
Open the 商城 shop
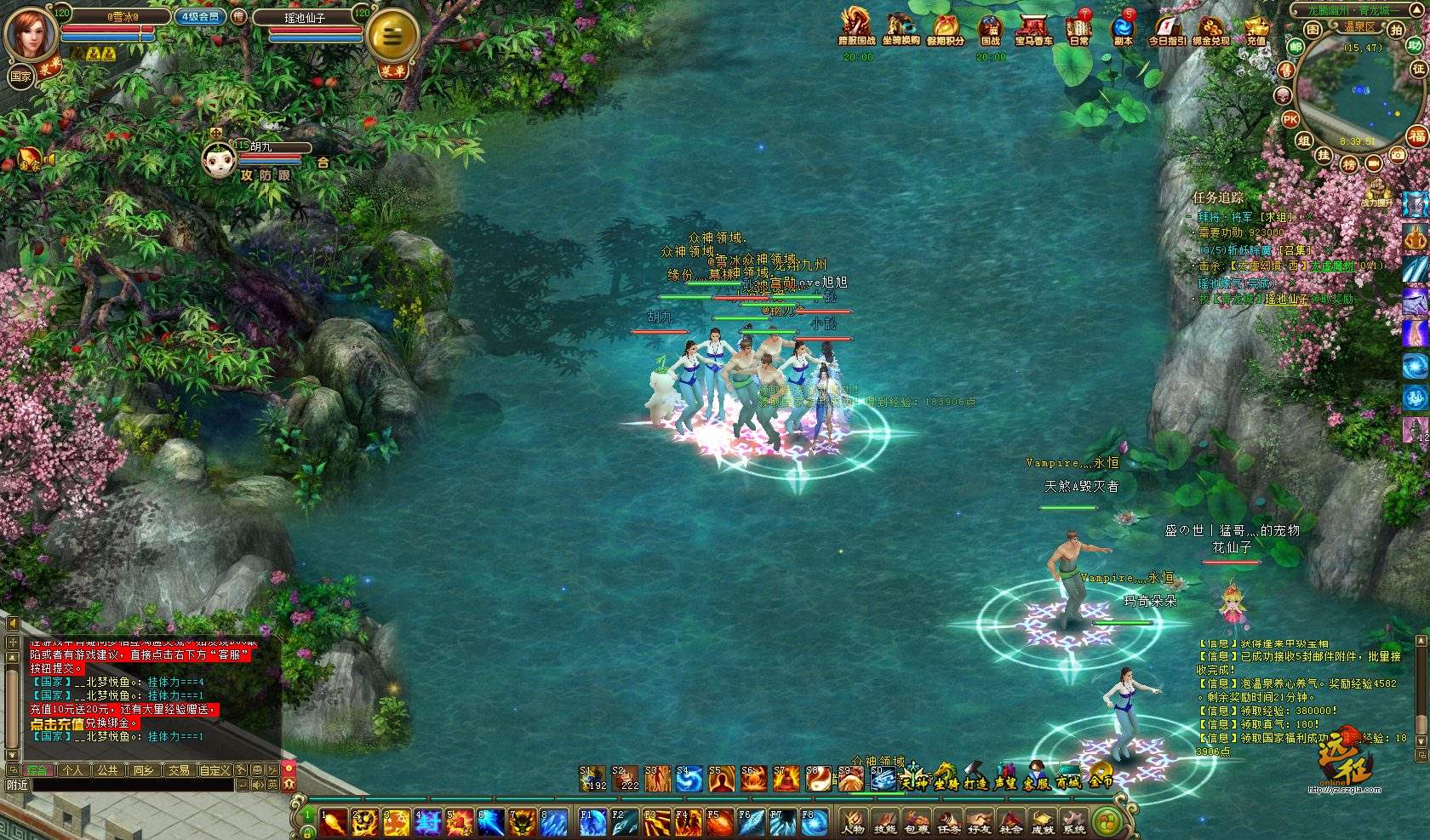(1068, 780)
